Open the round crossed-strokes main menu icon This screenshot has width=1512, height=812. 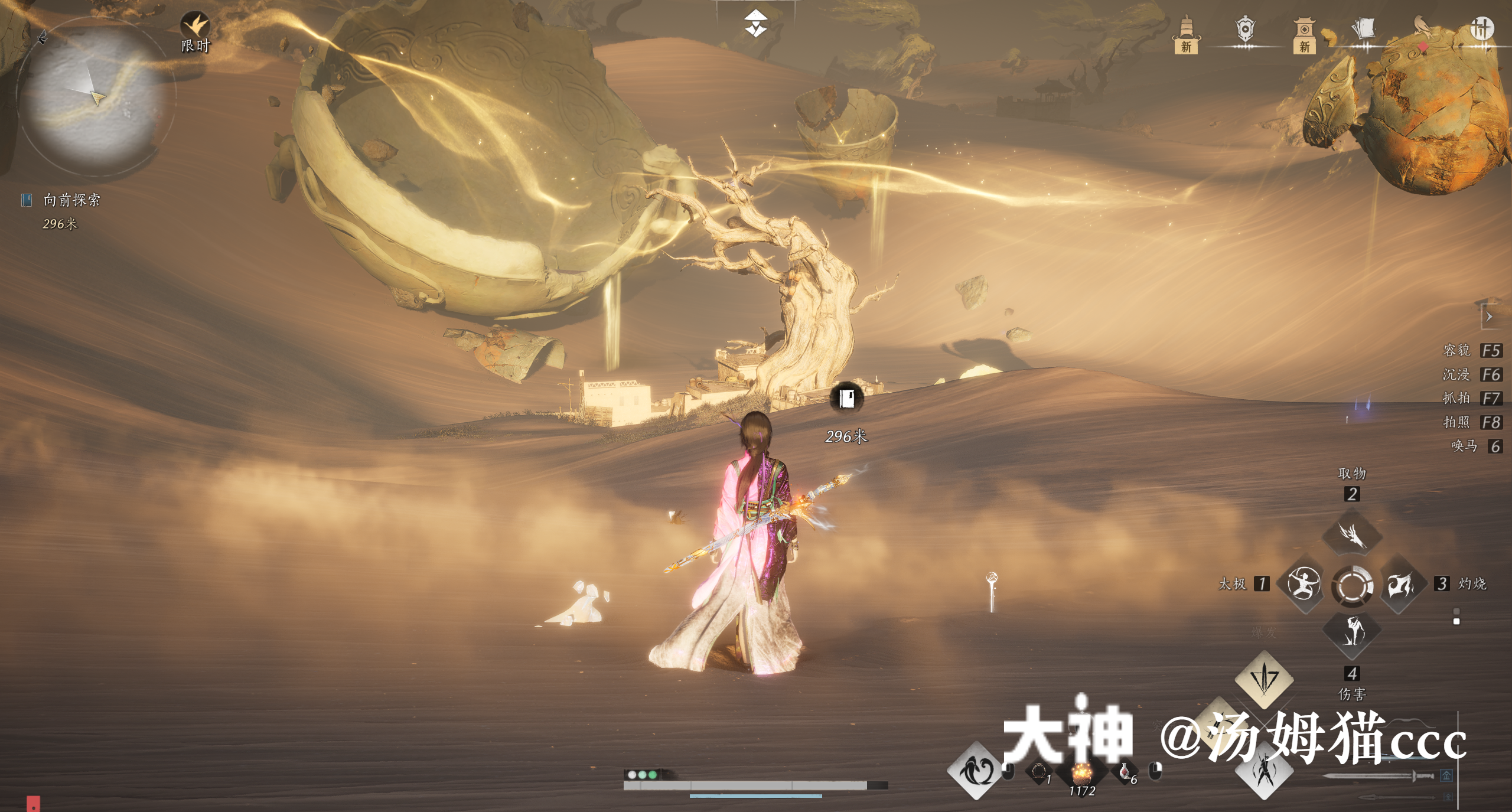[1481, 28]
